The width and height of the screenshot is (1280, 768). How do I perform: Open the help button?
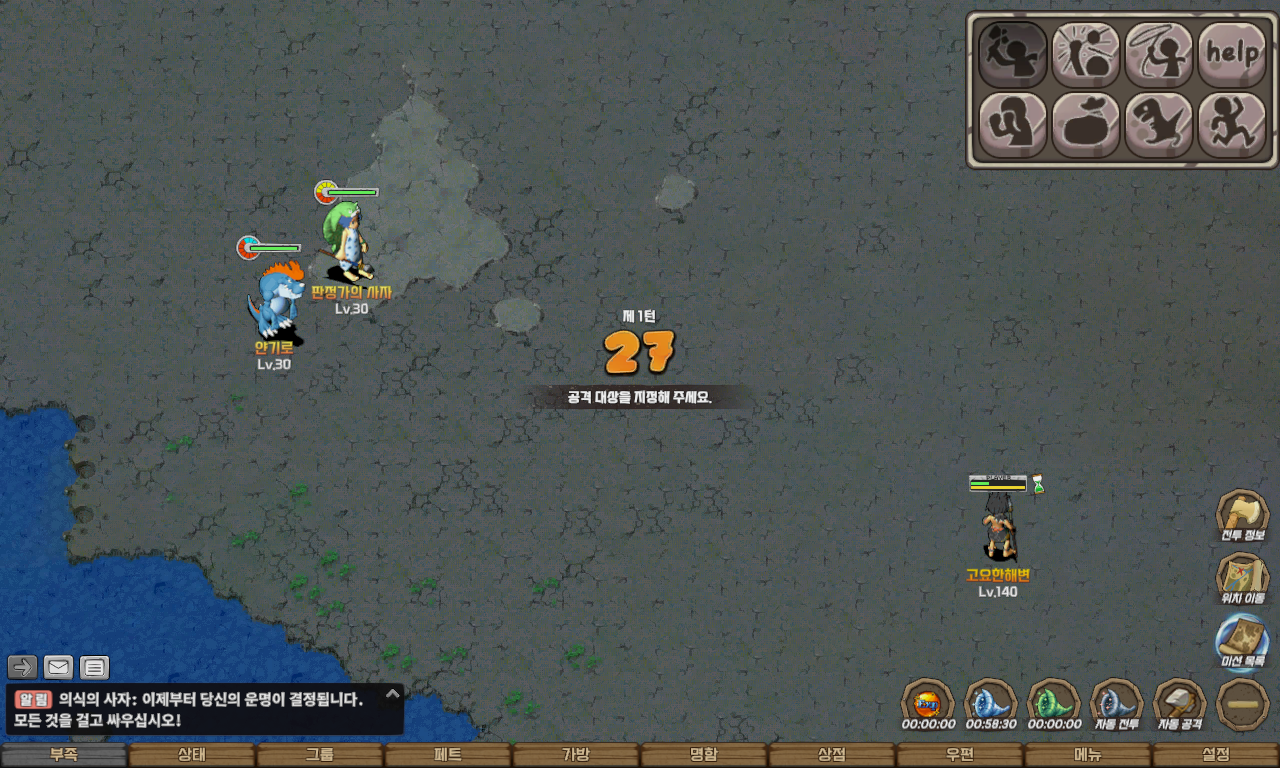[x=1231, y=54]
